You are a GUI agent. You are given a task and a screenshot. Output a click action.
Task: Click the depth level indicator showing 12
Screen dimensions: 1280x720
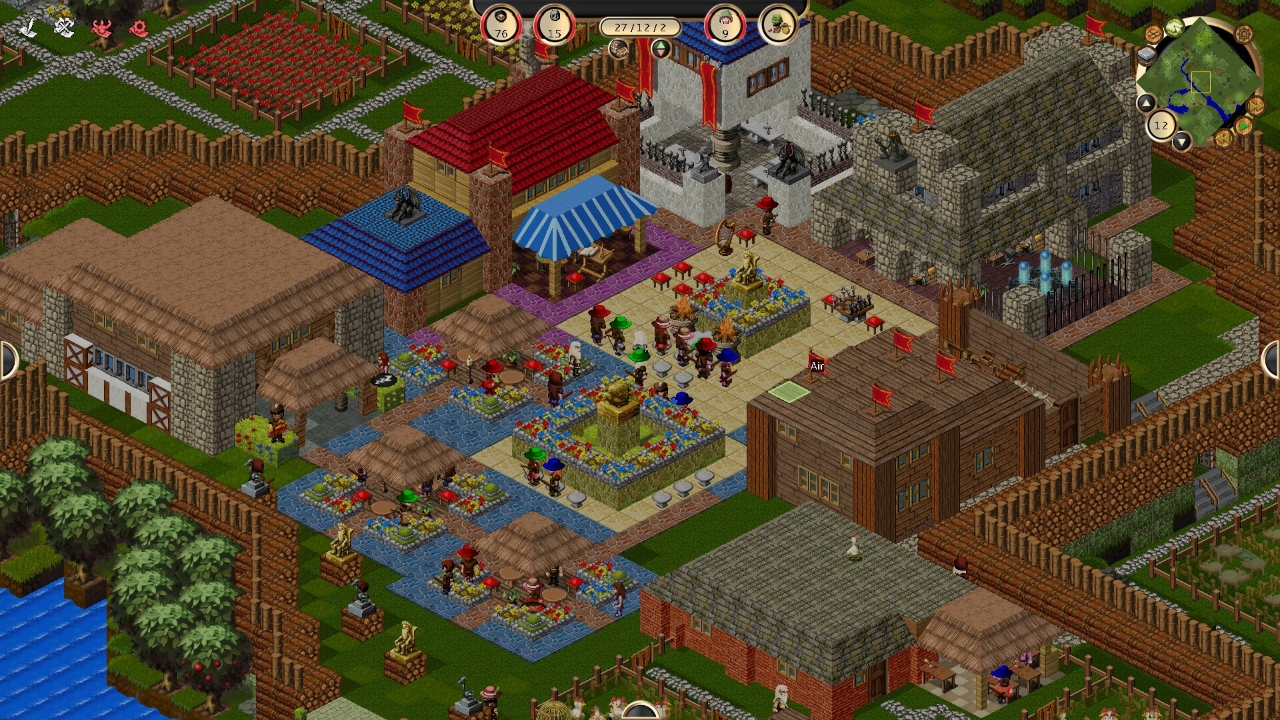[x=1160, y=124]
